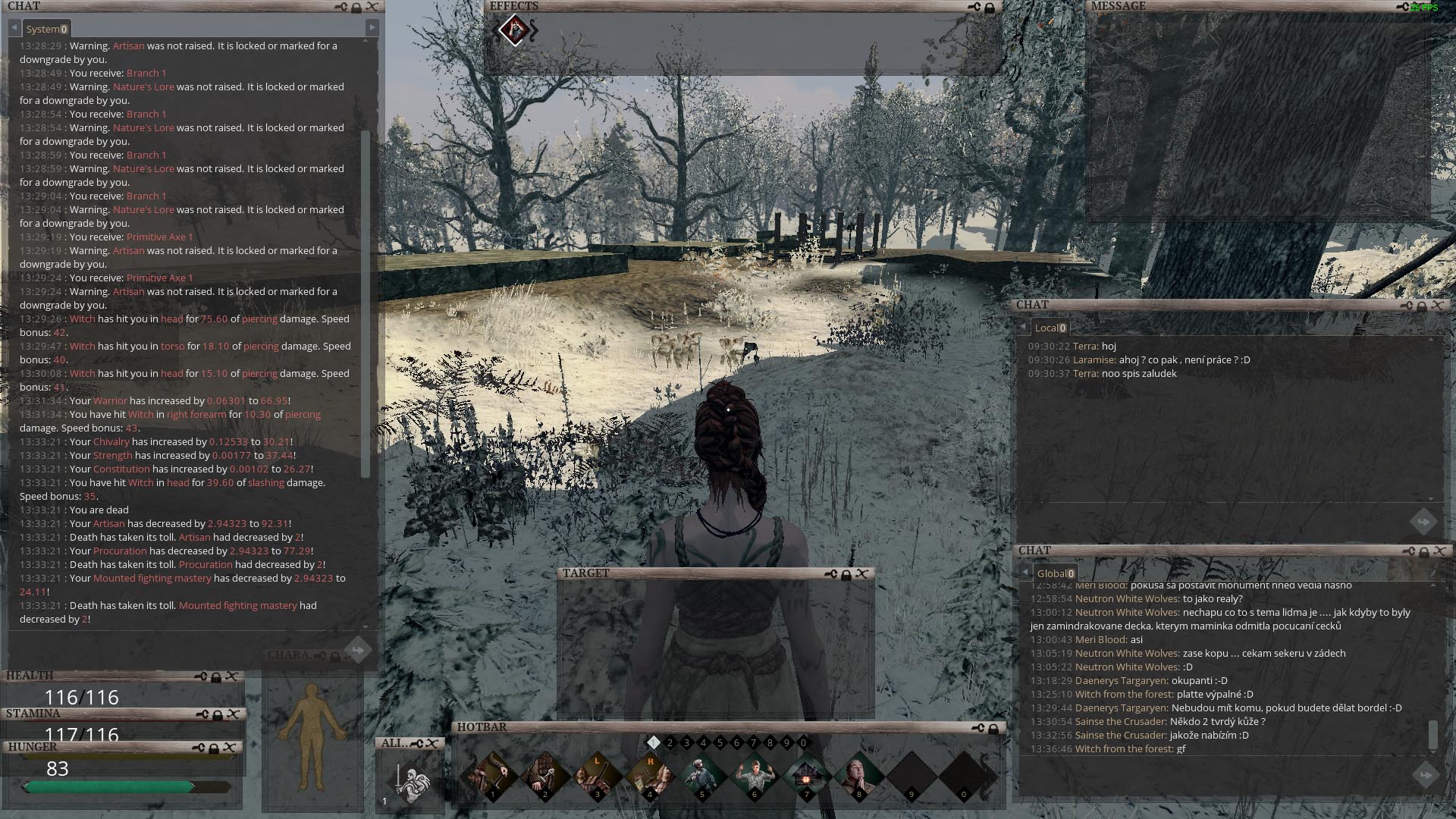Switch to the Local chat tab
The width and height of the screenshot is (1456, 819).
[x=1050, y=328]
